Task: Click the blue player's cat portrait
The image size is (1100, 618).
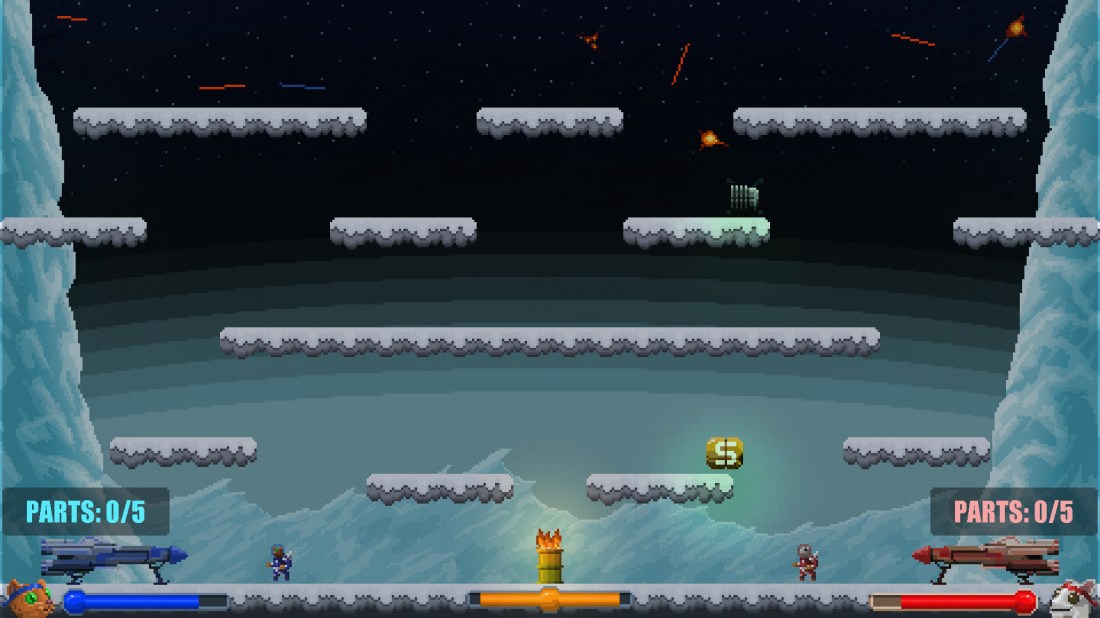Action: 29,599
